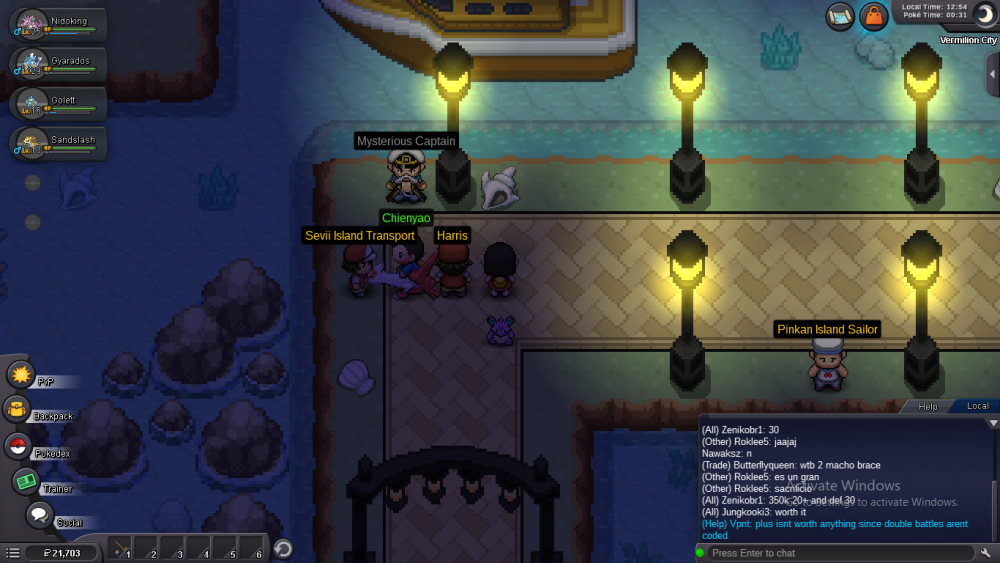Use the fishing rod in hotbar slot 1
Screen dimensions: 1000x563
[121, 551]
